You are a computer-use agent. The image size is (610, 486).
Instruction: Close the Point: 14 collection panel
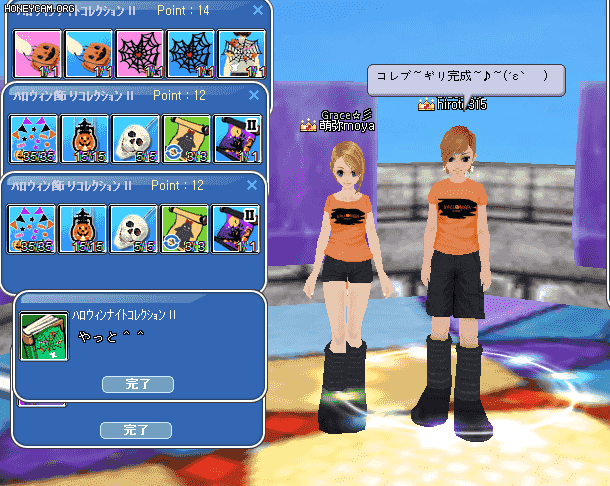point(257,10)
